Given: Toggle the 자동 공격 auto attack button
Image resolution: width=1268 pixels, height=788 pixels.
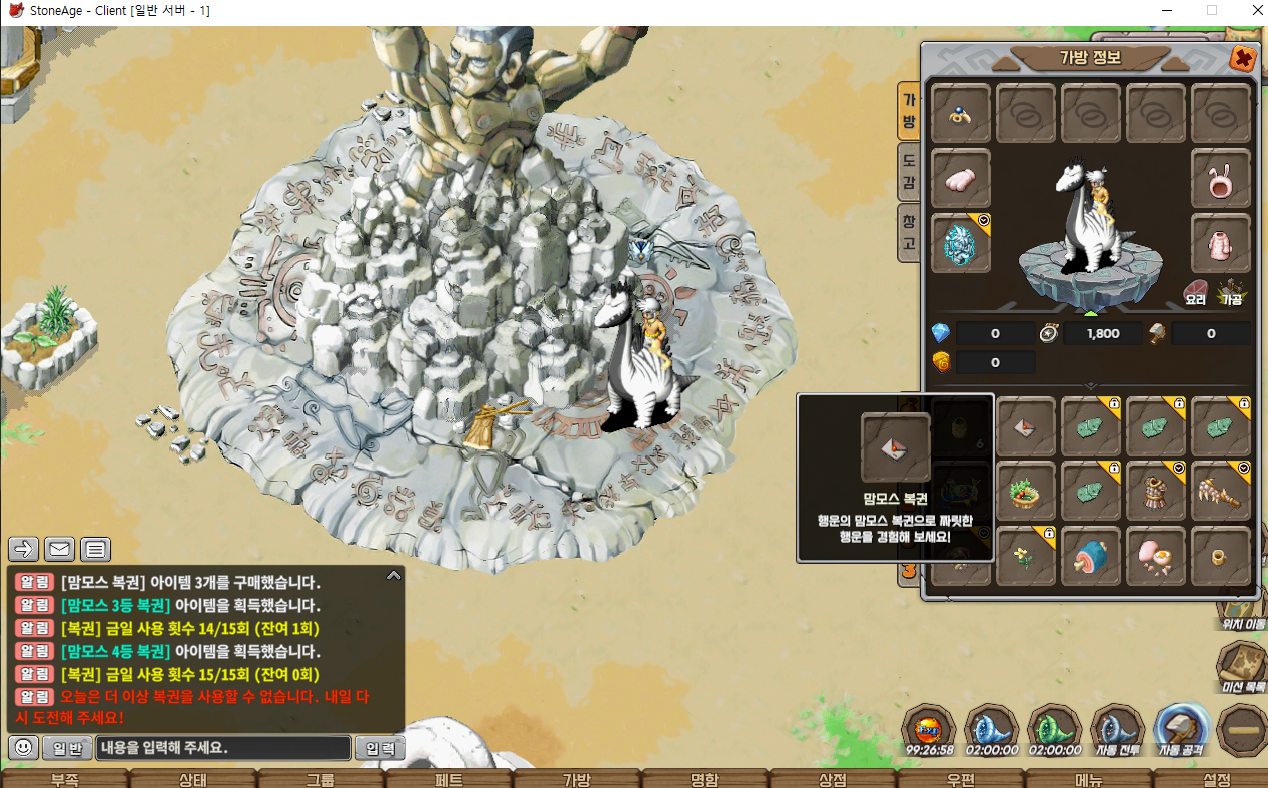Looking at the screenshot, I should click(x=1181, y=731).
